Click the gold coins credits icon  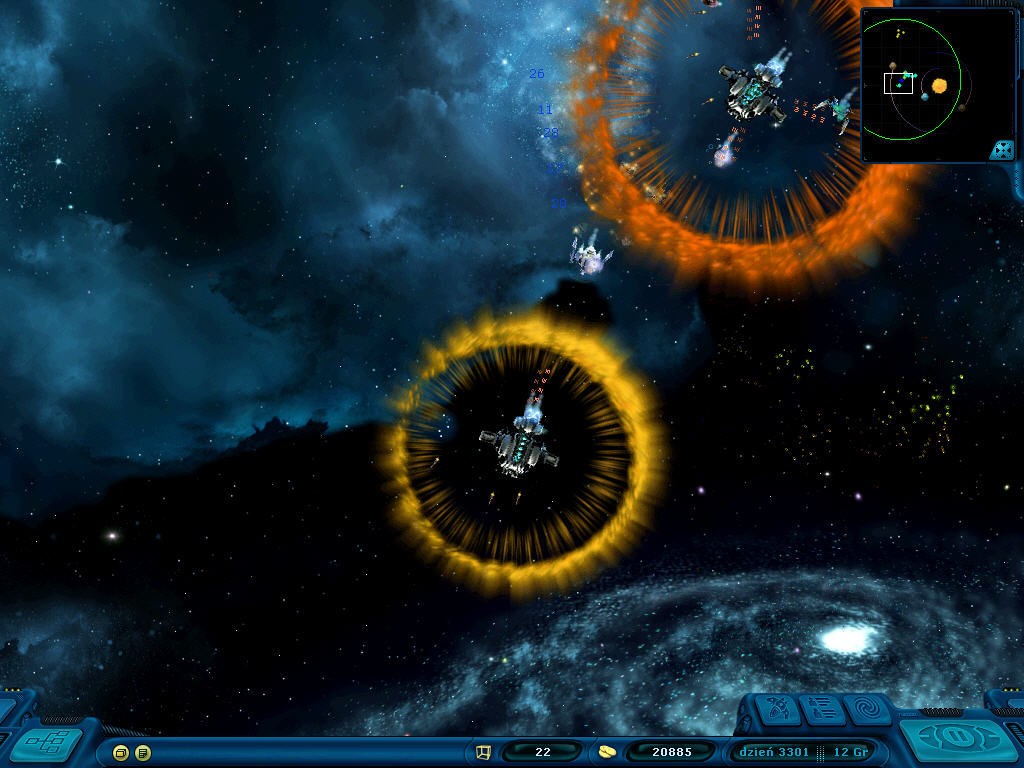(608, 752)
